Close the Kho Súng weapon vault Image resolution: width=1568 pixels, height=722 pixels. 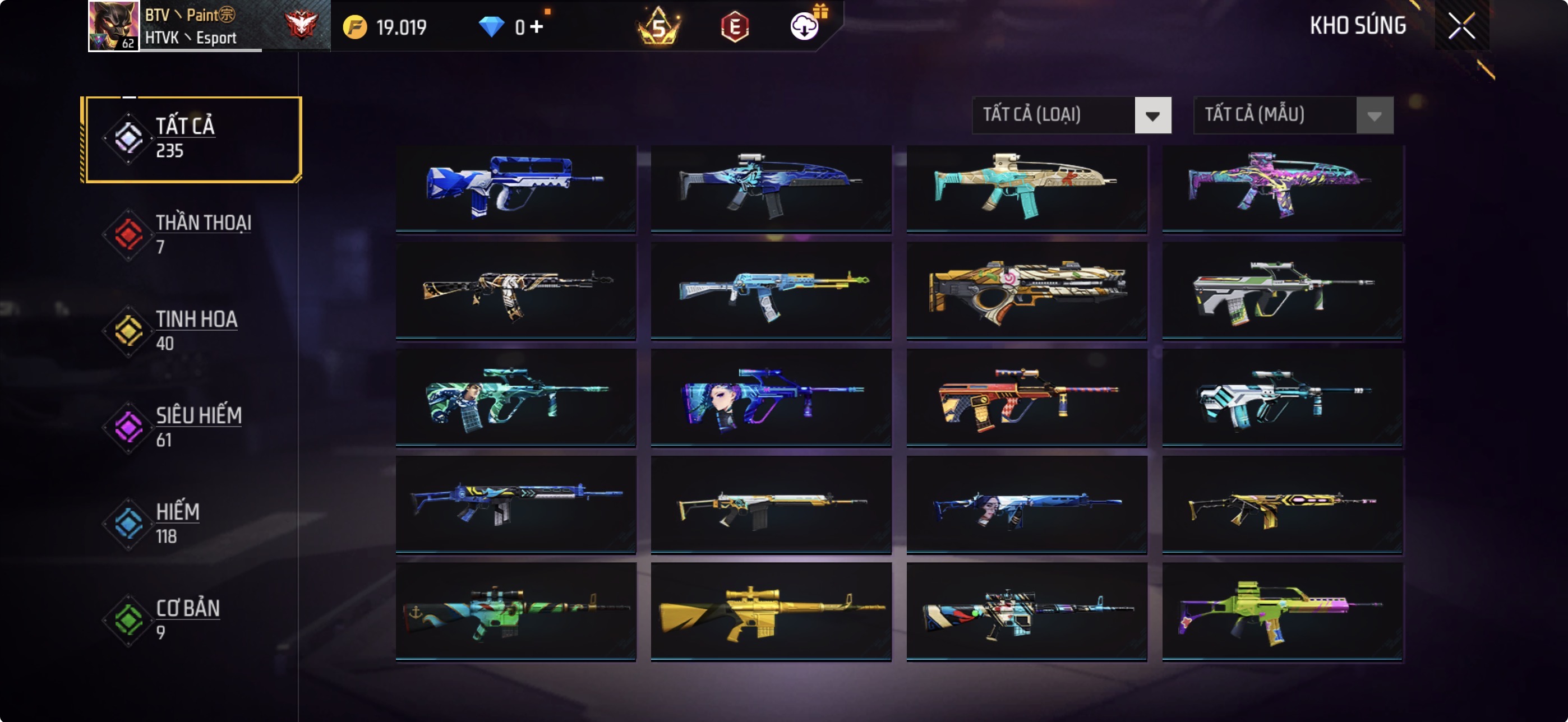point(1461,26)
